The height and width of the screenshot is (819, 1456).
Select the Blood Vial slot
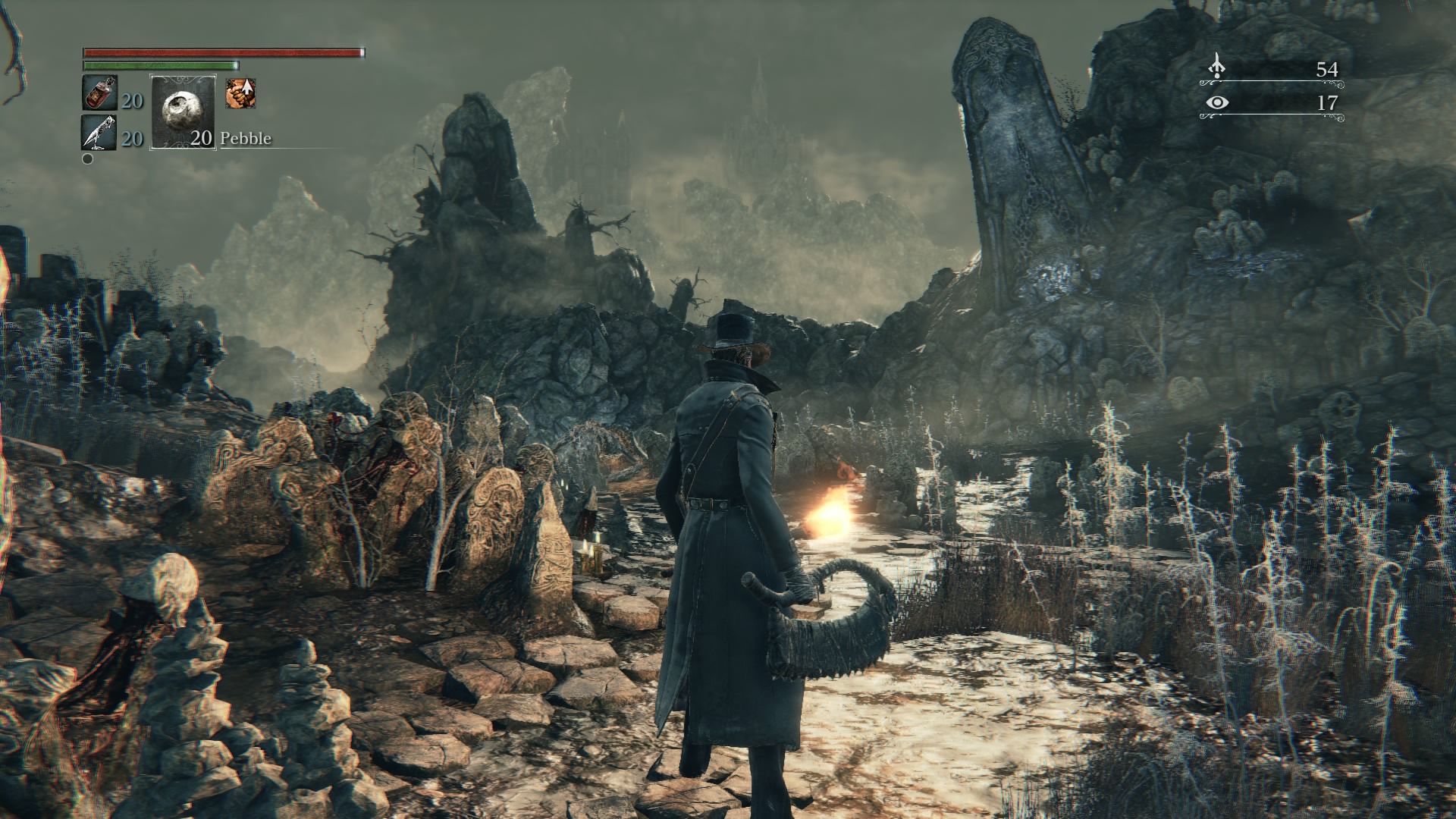[99, 94]
